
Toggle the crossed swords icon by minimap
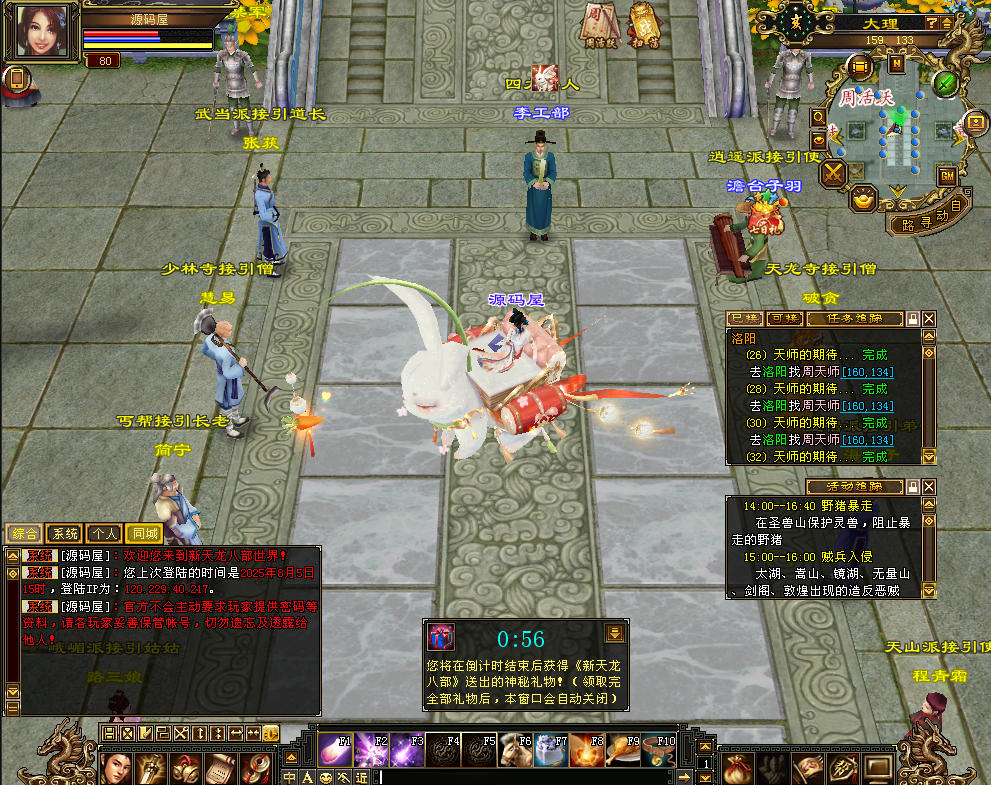coord(833,173)
